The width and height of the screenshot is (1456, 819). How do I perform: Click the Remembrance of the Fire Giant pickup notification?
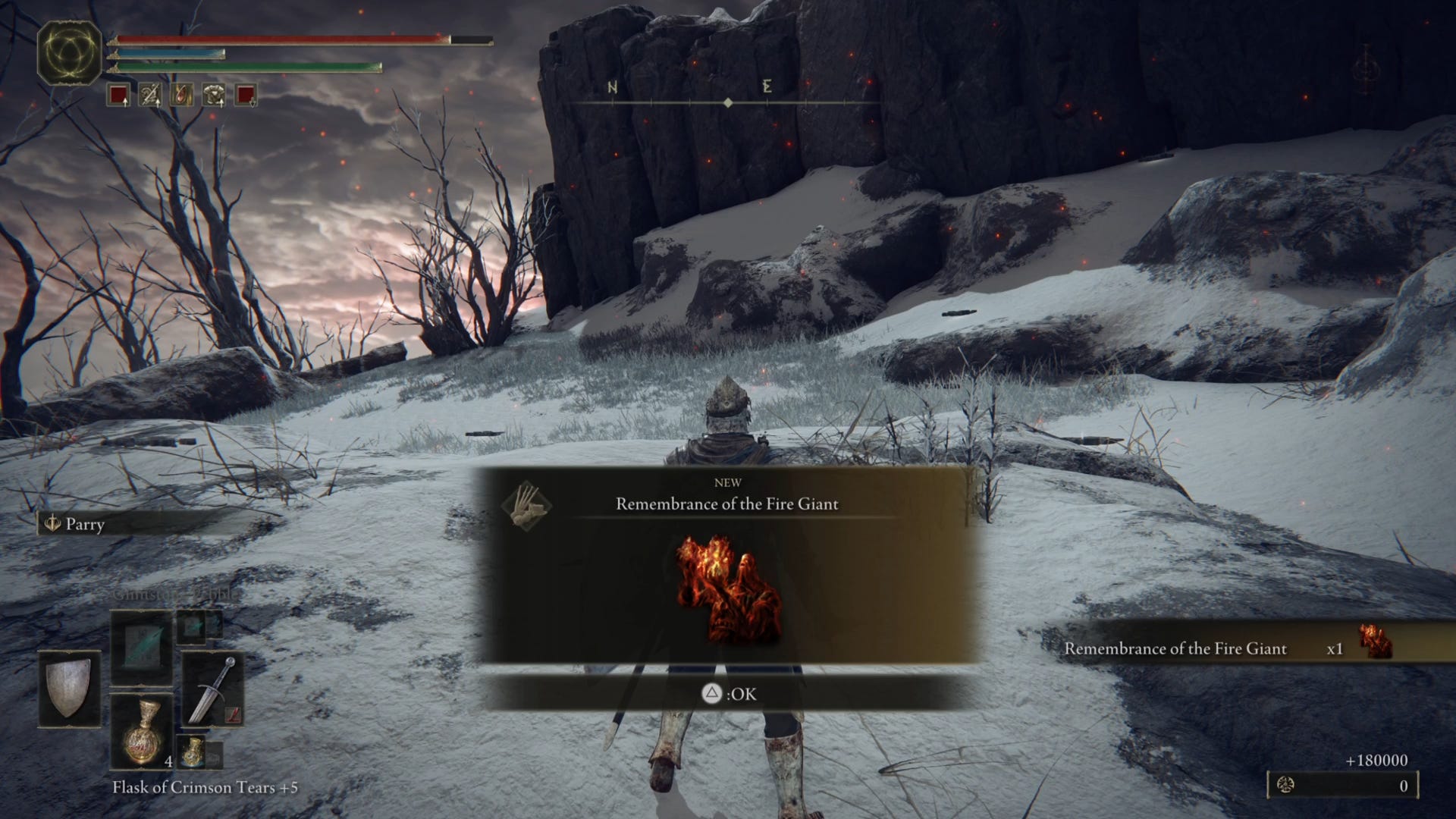point(1176,649)
